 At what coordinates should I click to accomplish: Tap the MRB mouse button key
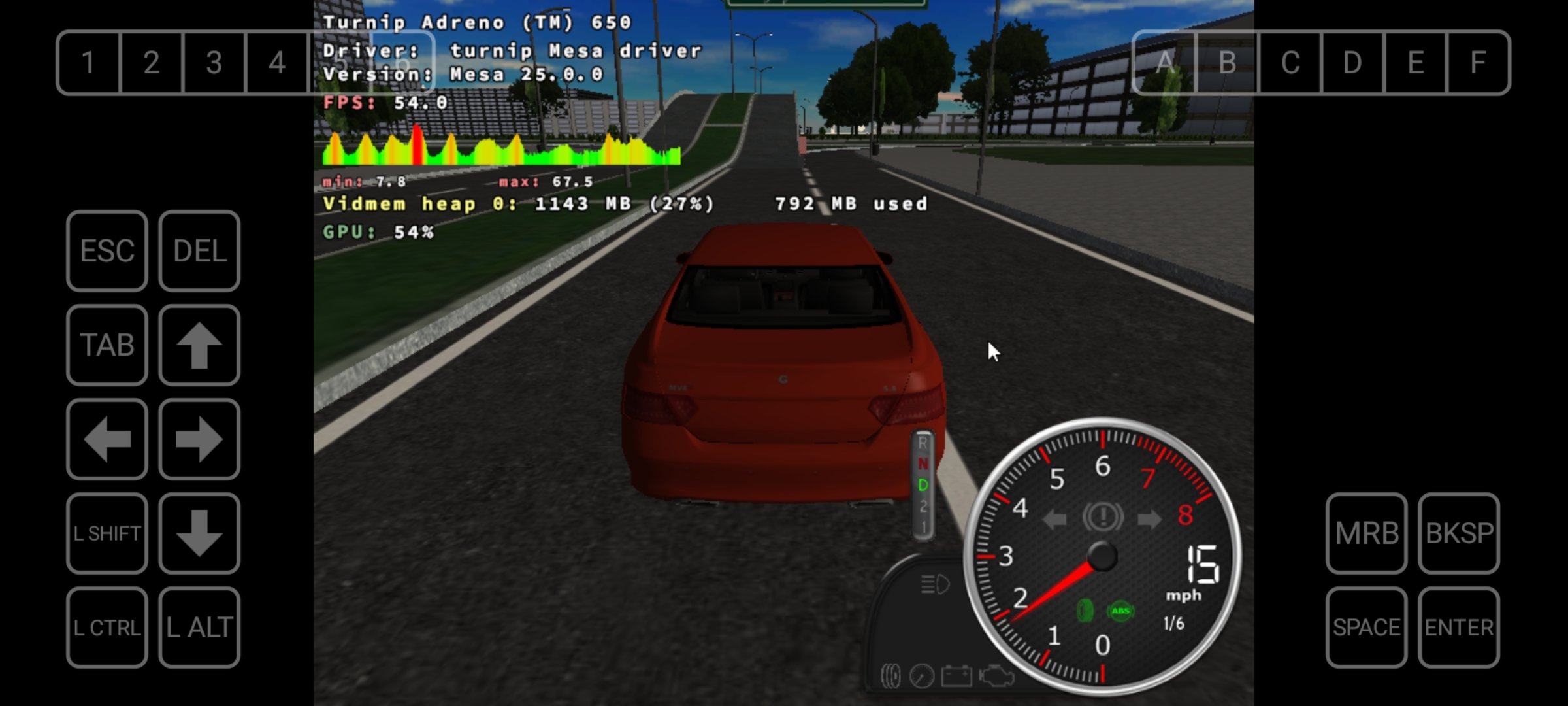[x=1366, y=533]
